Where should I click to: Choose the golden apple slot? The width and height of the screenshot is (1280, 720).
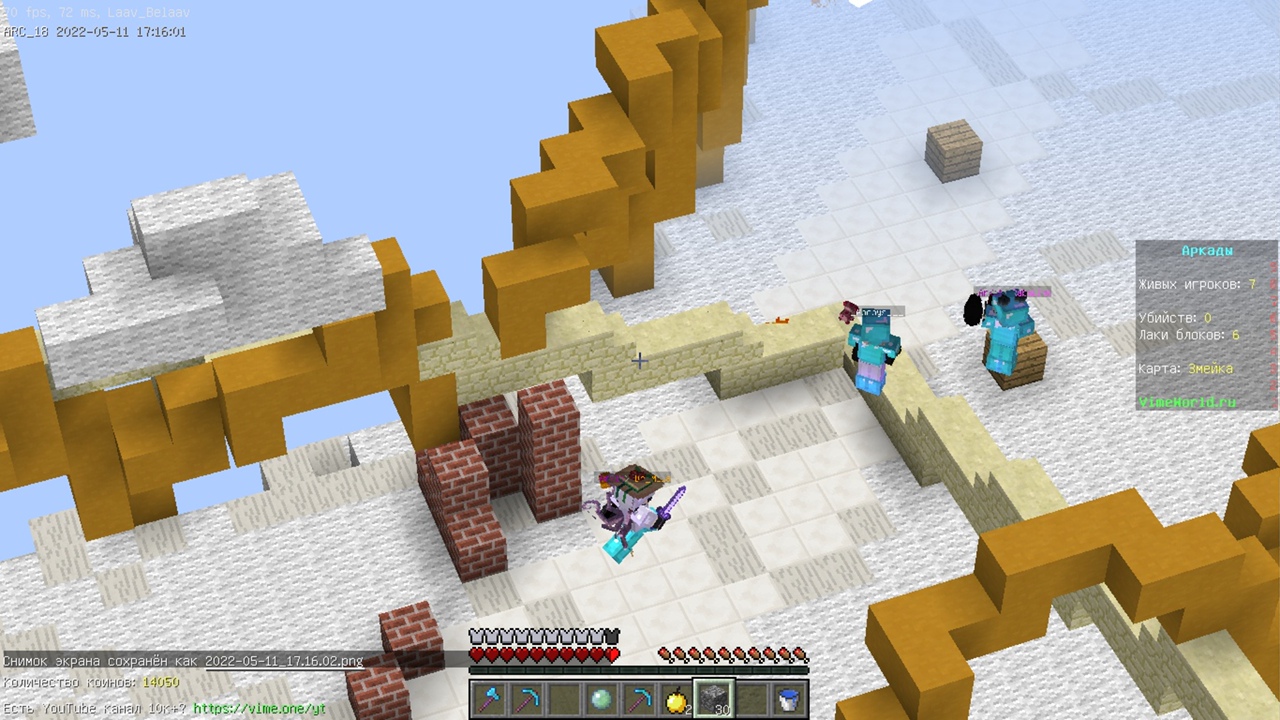pyautogui.click(x=676, y=698)
